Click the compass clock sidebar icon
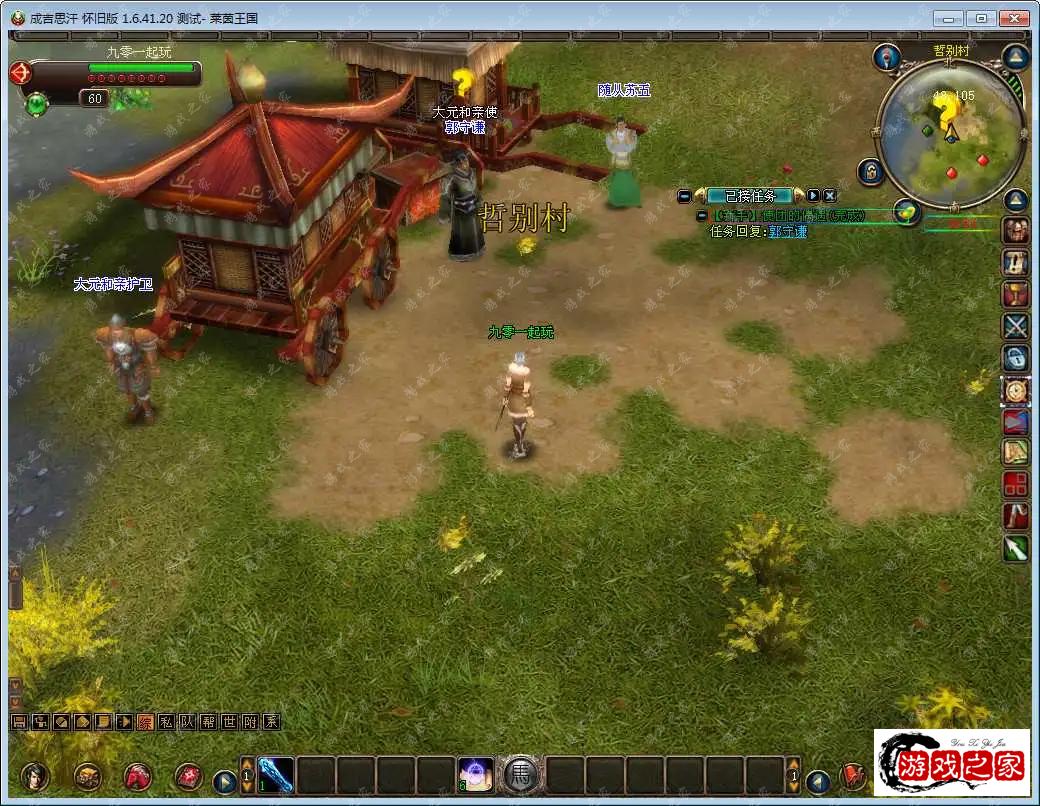Screen dimensions: 1040x806 (1016, 390)
